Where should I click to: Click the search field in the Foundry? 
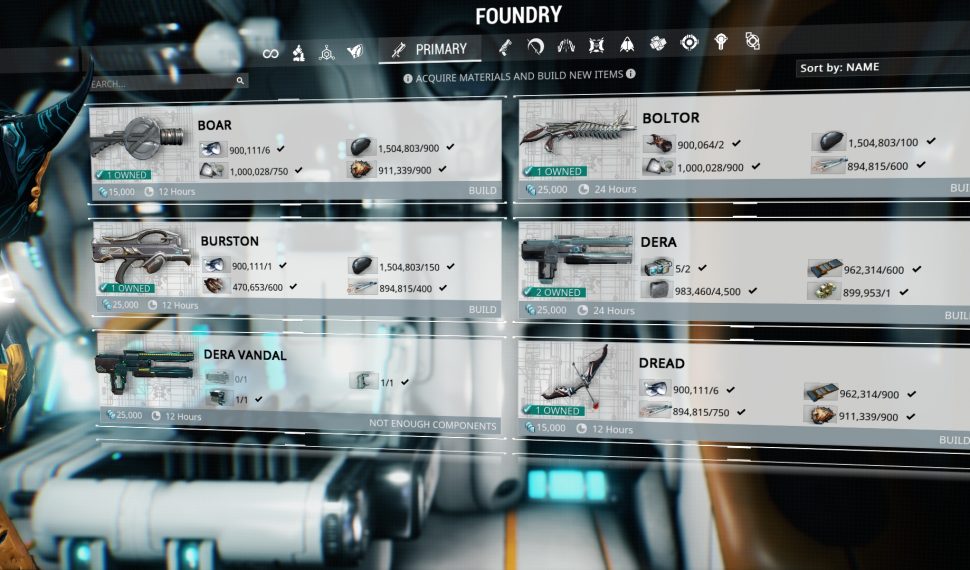tap(160, 83)
